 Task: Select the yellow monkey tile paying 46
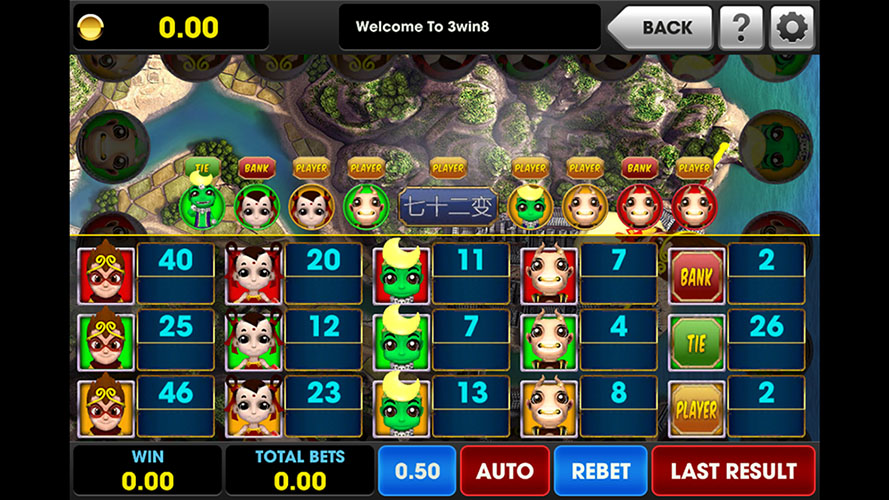coord(104,408)
